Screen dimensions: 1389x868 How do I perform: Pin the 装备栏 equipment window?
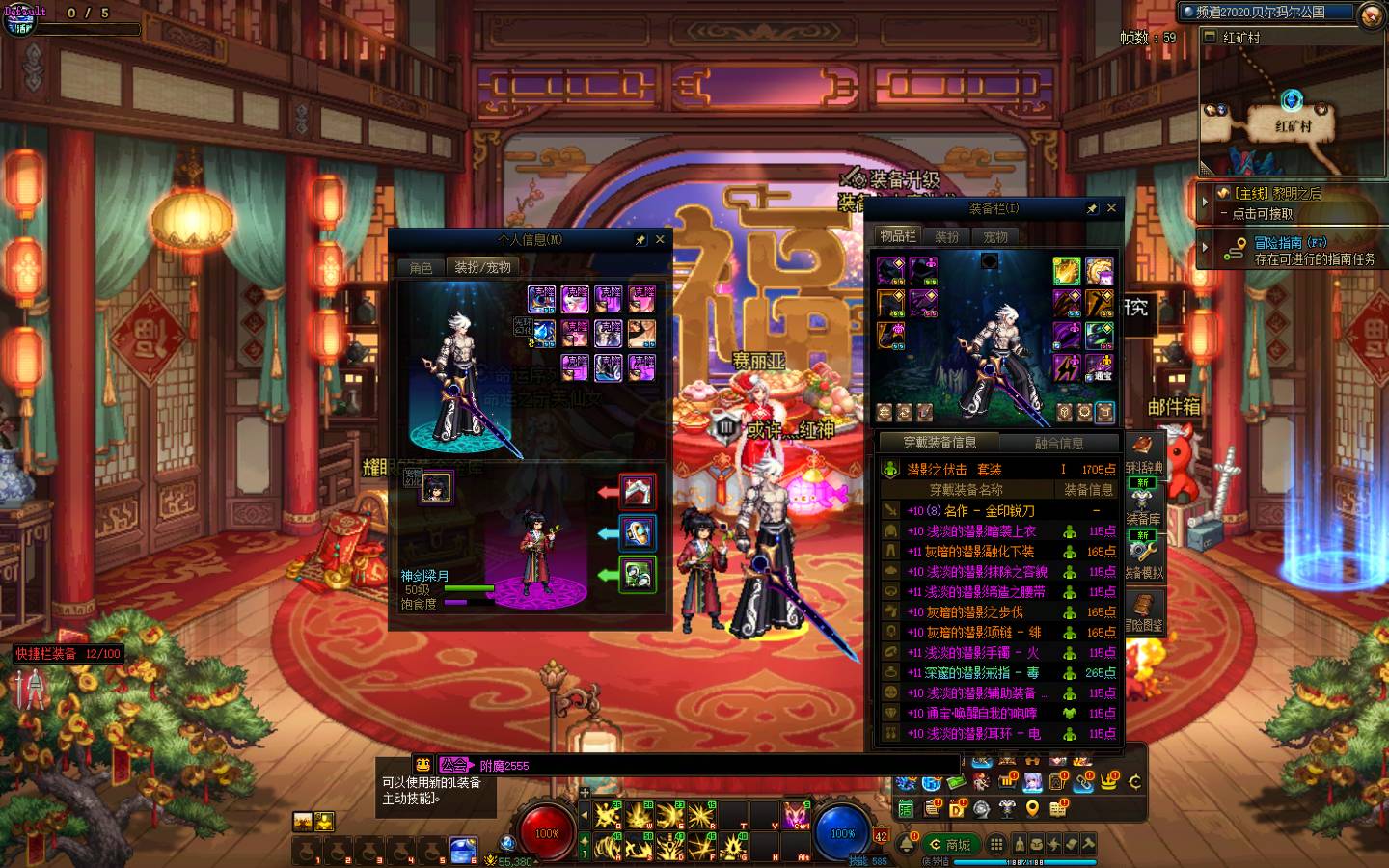point(1091,208)
